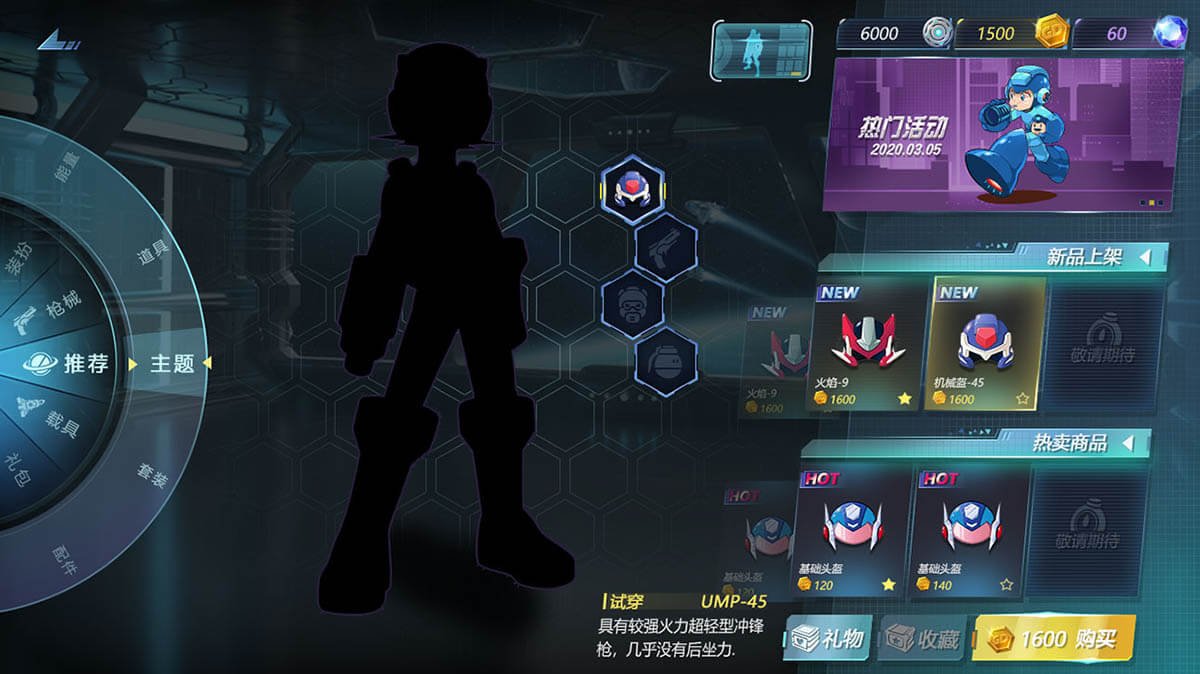1200x674 pixels.
Task: Select the helmet hexagon equipment slot
Action: point(632,187)
